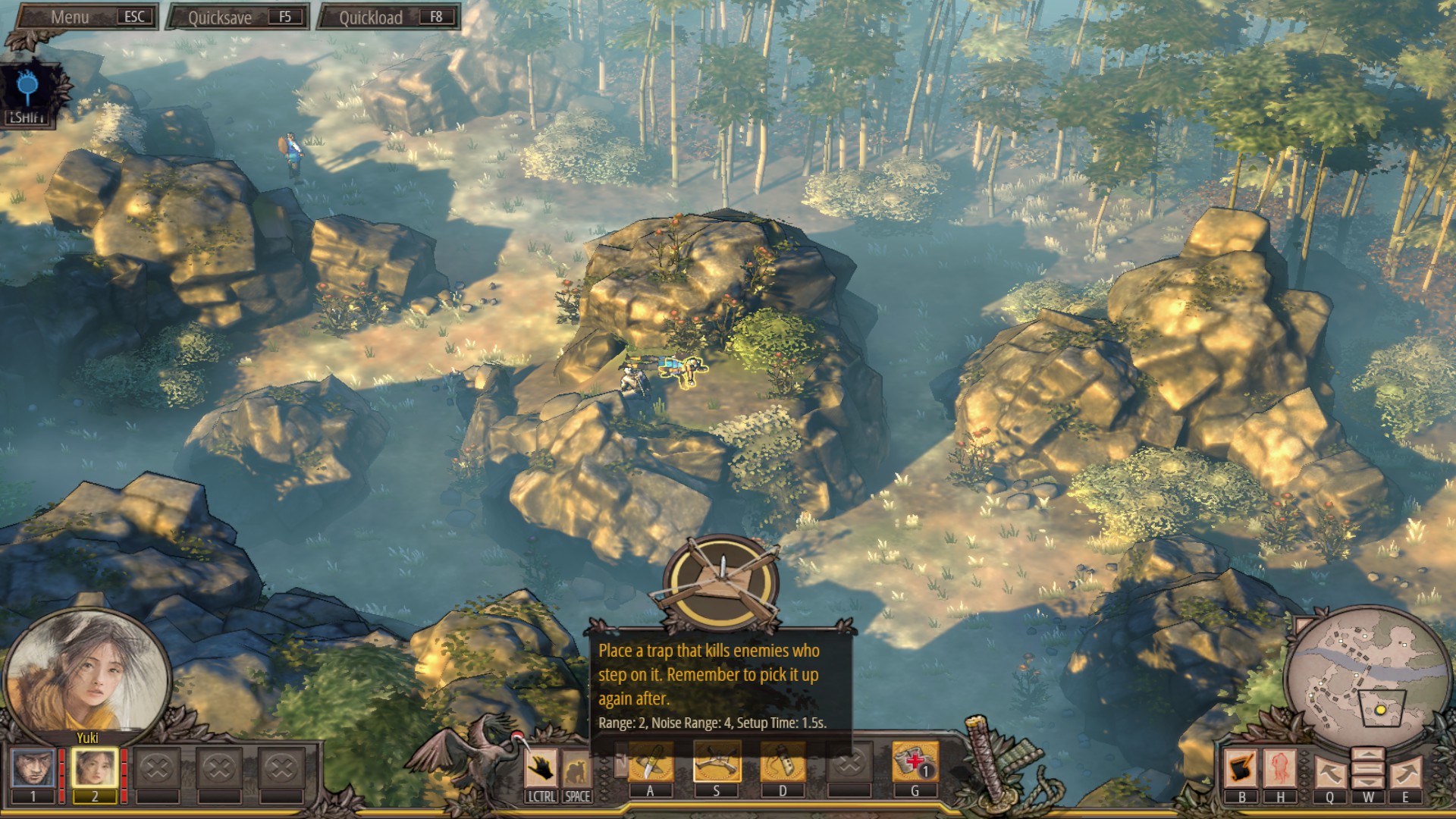Open the scroll and brush log icon
Image resolution: width=1456 pixels, height=819 pixels.
(1241, 768)
